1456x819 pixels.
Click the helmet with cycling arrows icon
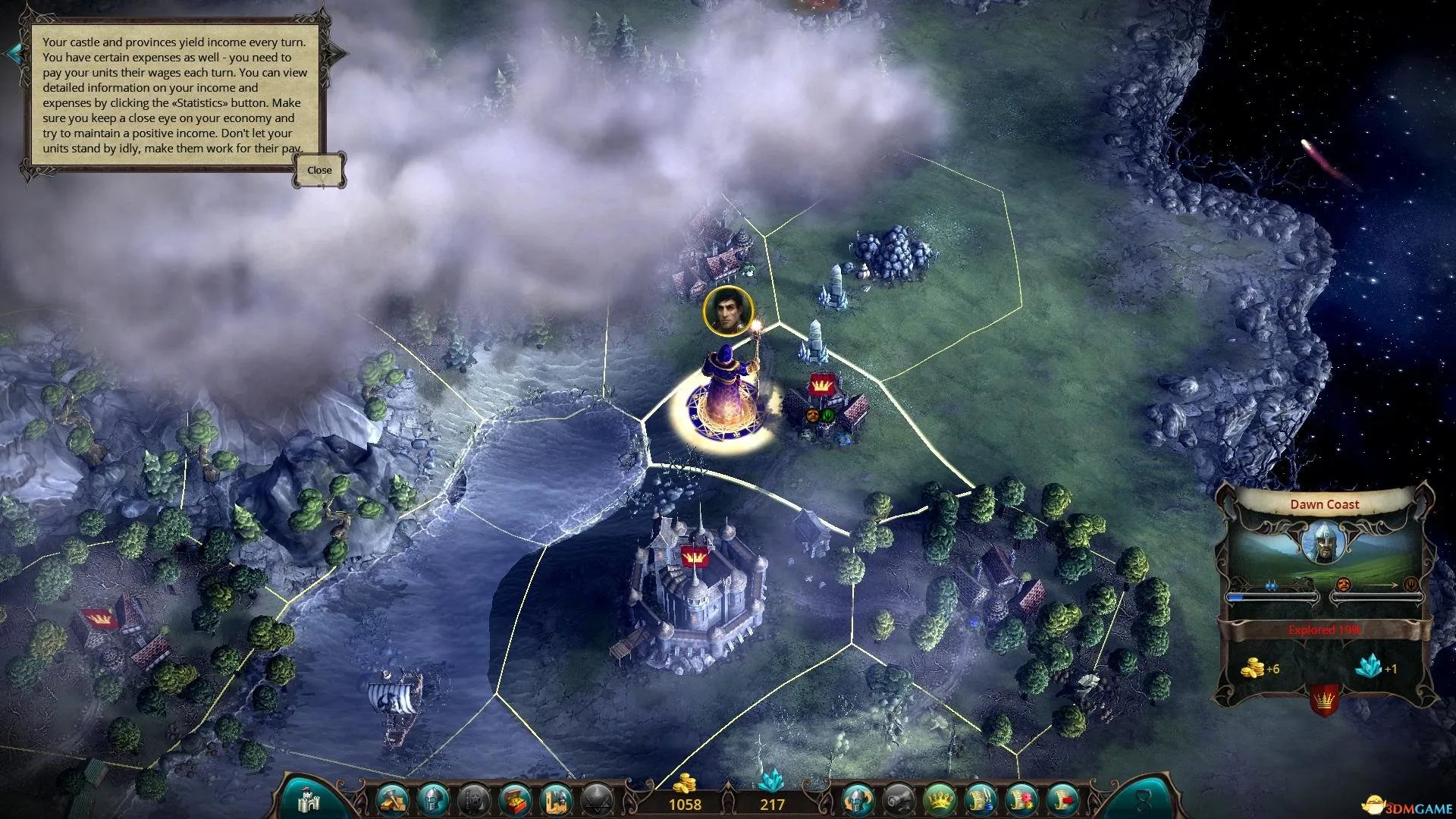coord(858,799)
